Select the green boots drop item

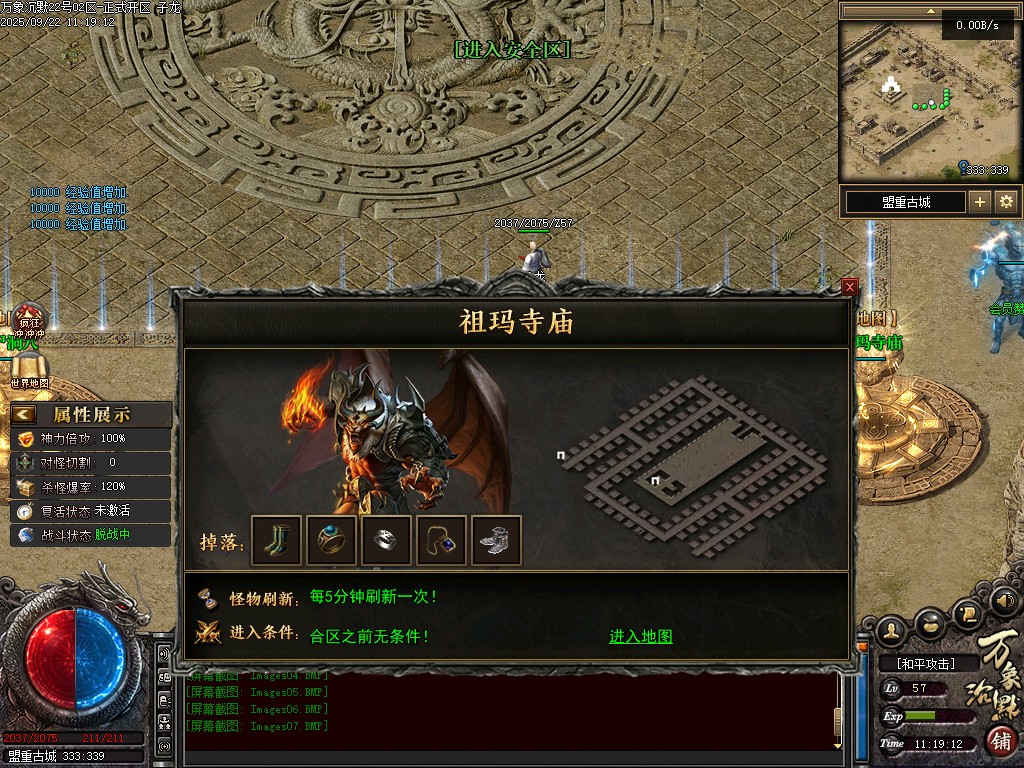click(x=277, y=540)
